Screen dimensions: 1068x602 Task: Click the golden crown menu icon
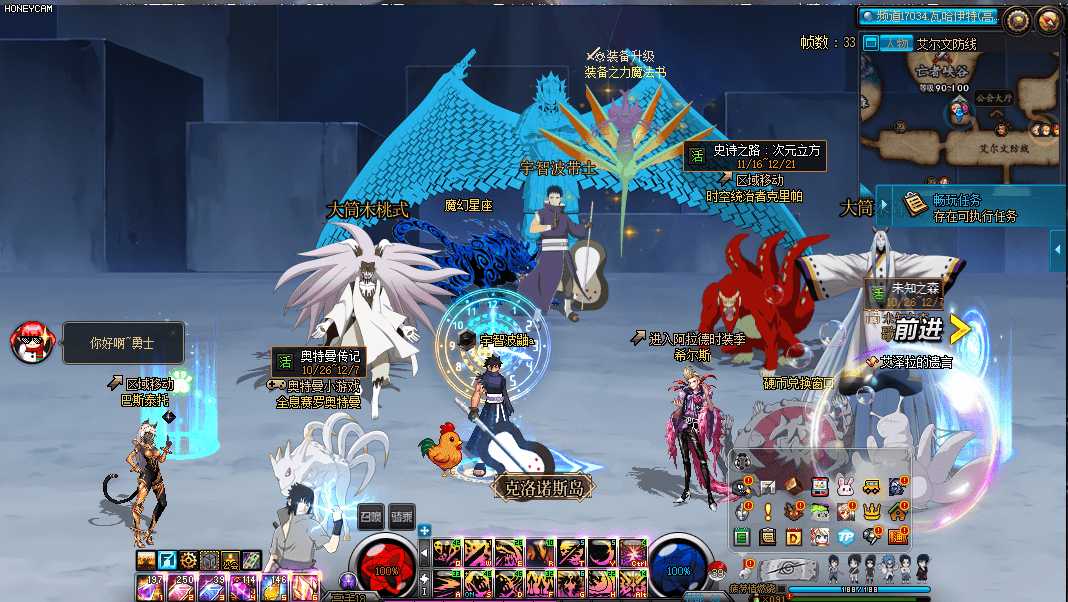point(872,512)
